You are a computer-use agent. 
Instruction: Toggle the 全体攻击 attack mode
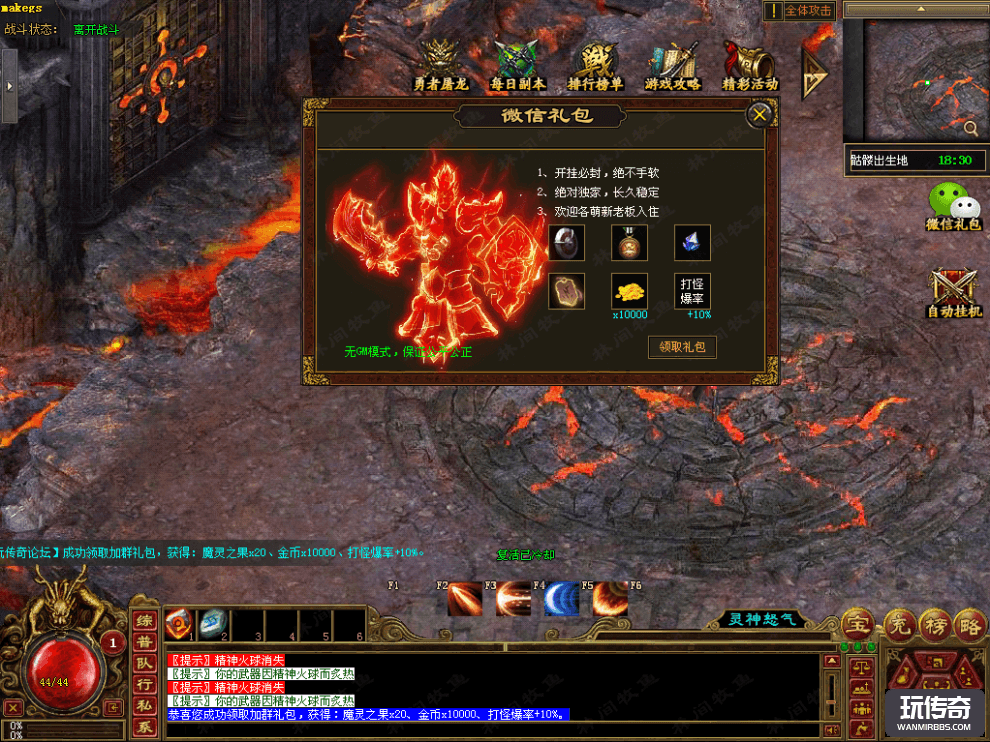pyautogui.click(x=800, y=10)
